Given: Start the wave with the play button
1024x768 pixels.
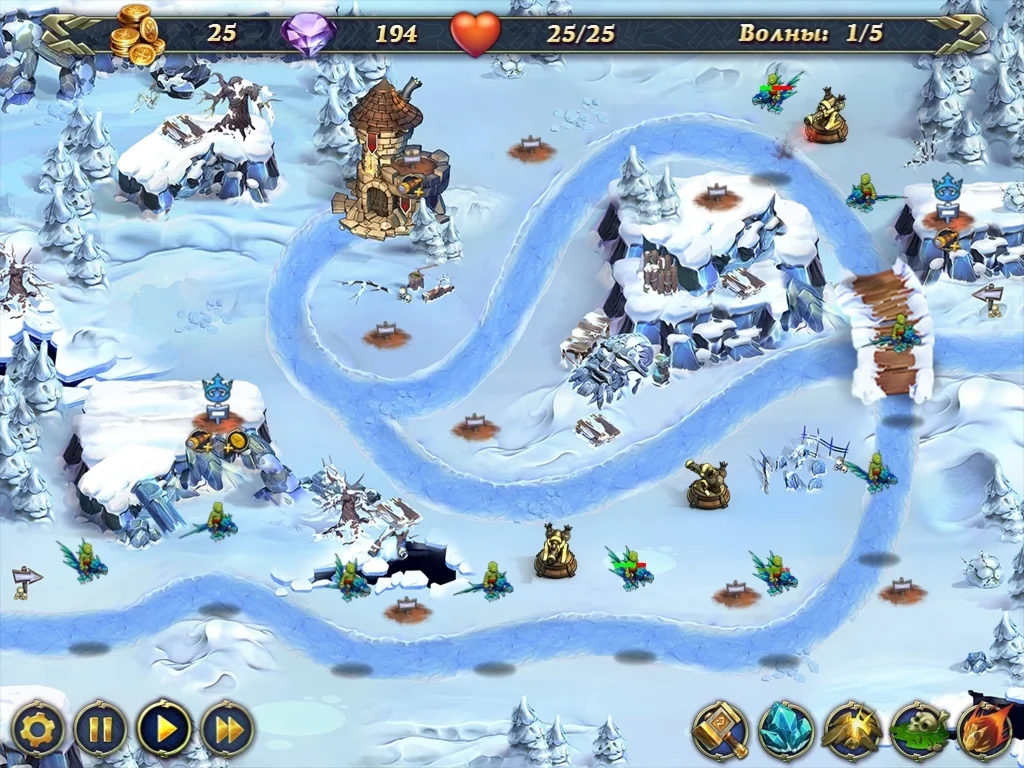Looking at the screenshot, I should tap(164, 728).
